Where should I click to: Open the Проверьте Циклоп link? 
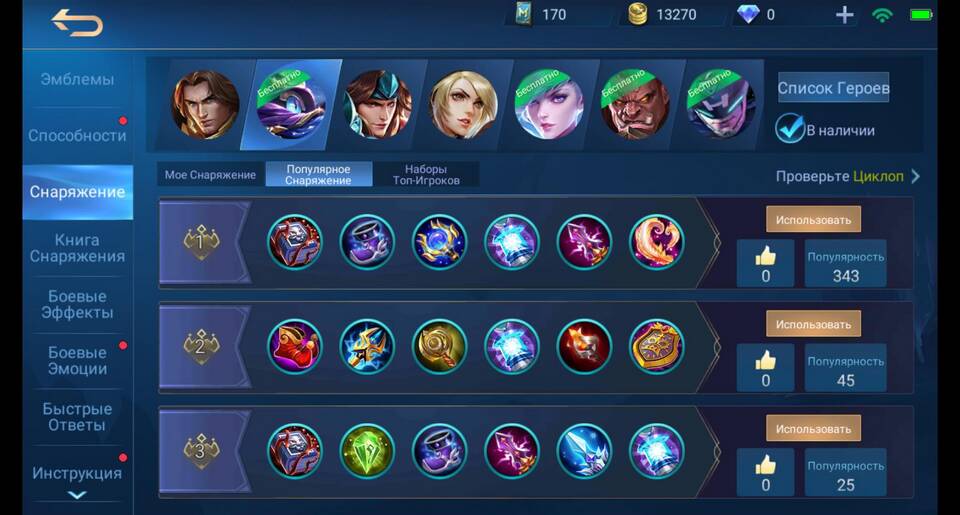[x=847, y=176]
